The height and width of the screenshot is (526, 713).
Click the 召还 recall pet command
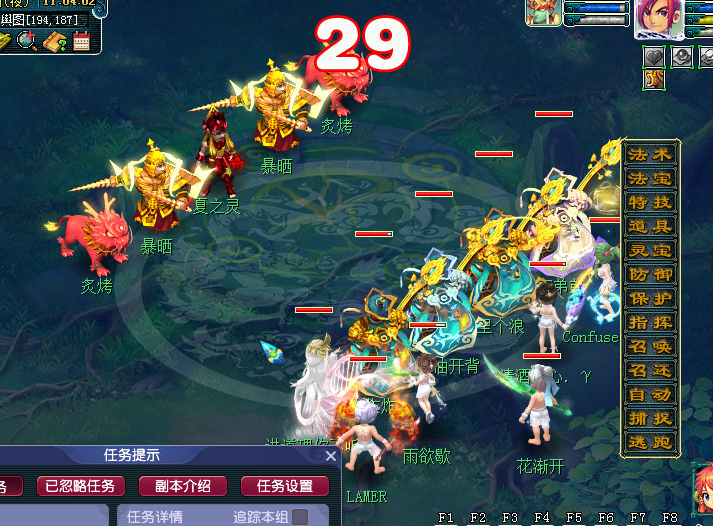pyautogui.click(x=650, y=371)
